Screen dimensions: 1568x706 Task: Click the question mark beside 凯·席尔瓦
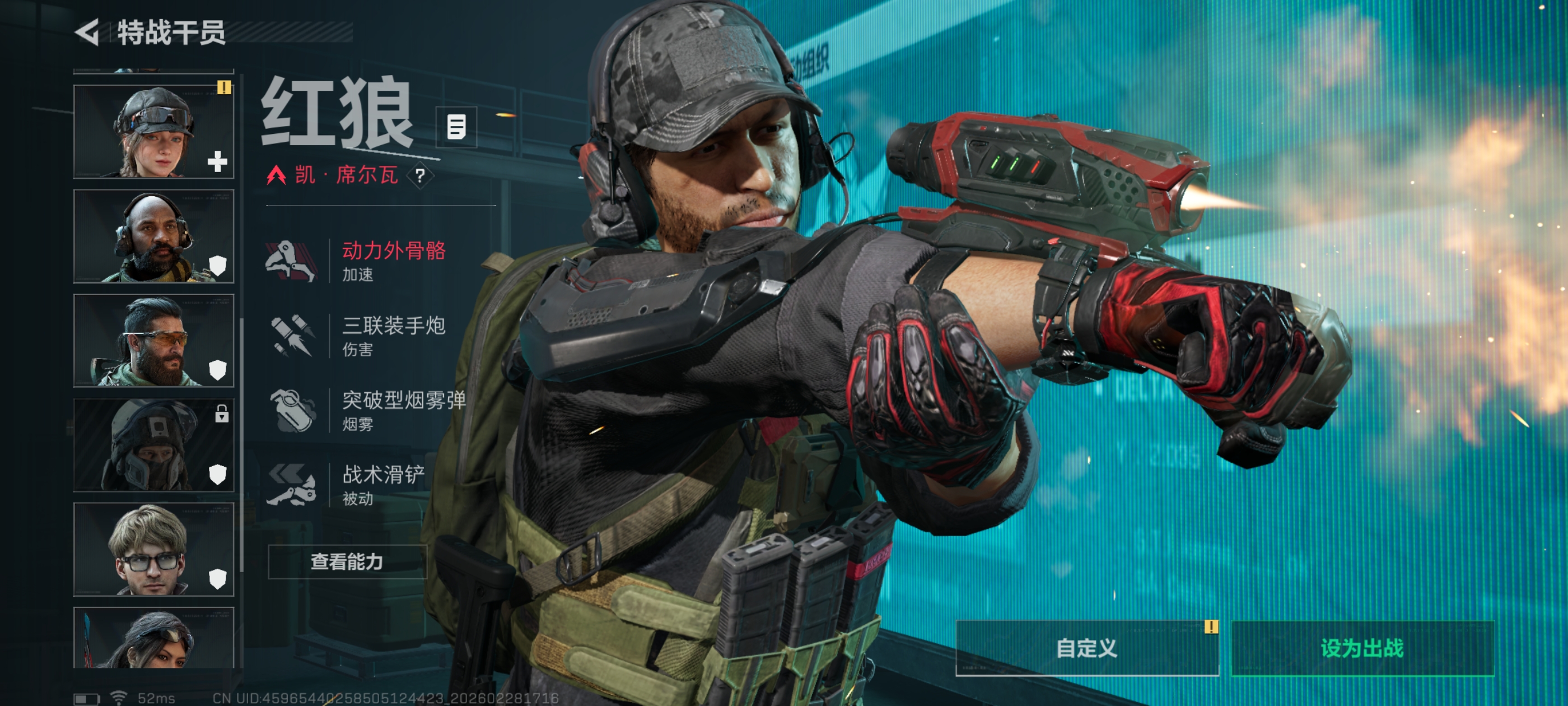click(420, 176)
